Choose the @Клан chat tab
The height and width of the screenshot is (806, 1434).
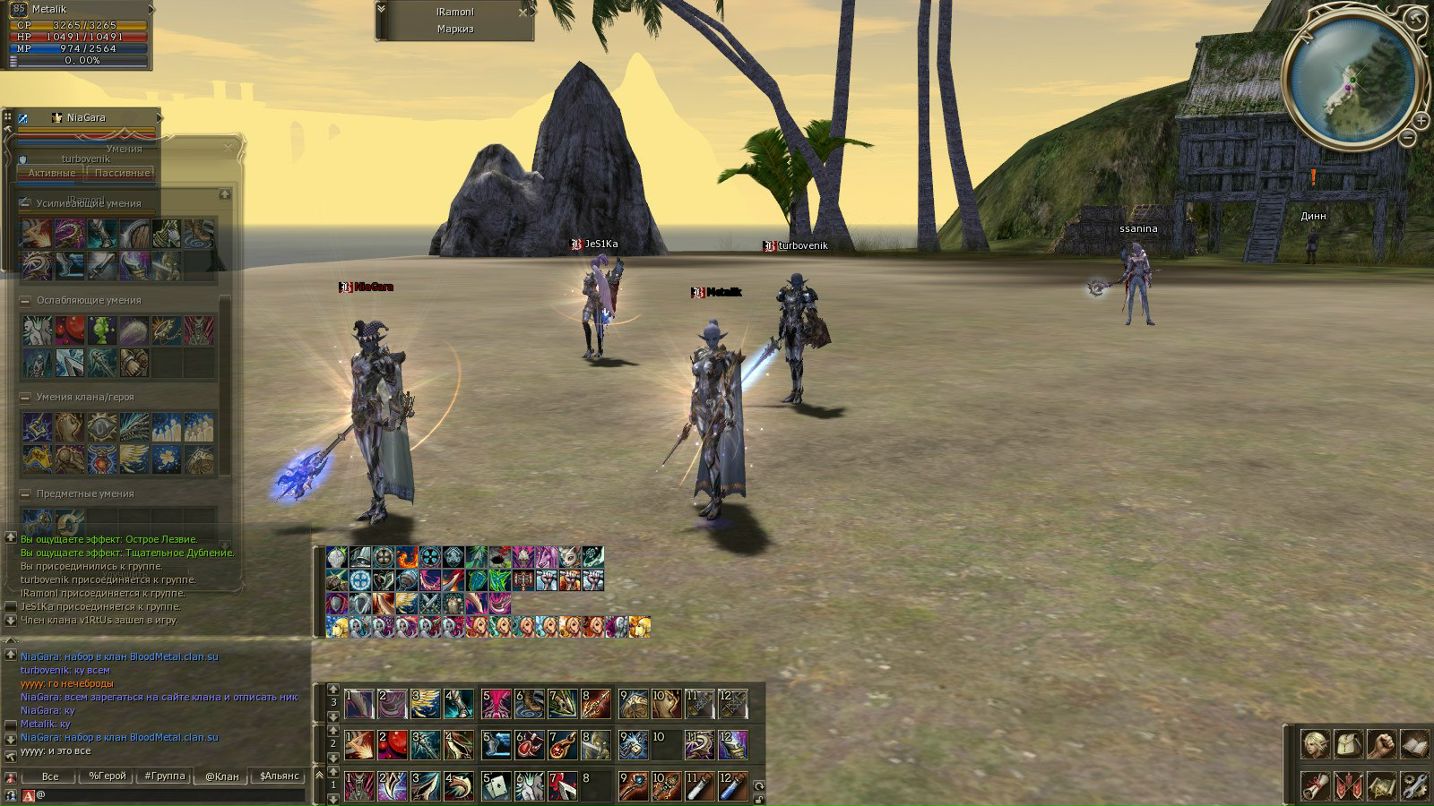coord(221,776)
